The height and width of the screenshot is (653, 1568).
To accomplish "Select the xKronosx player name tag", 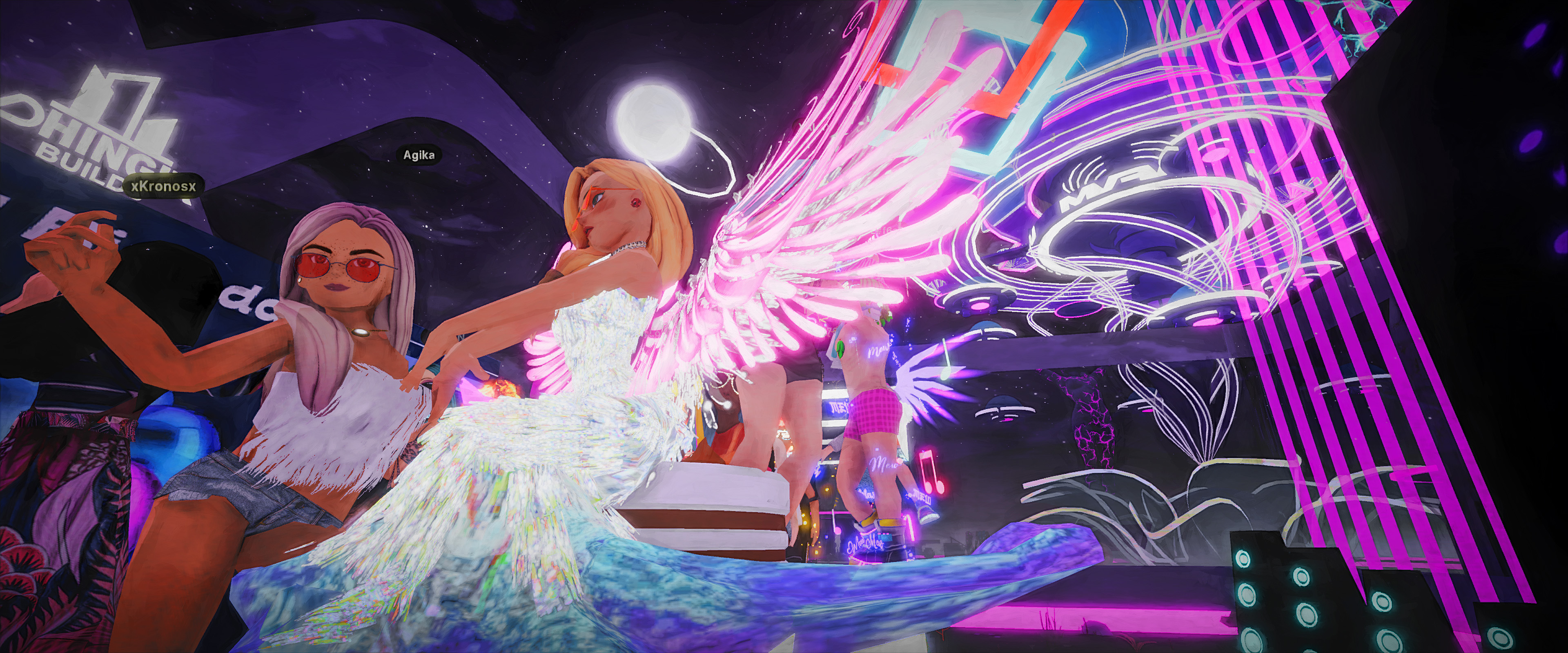I will coord(163,186).
